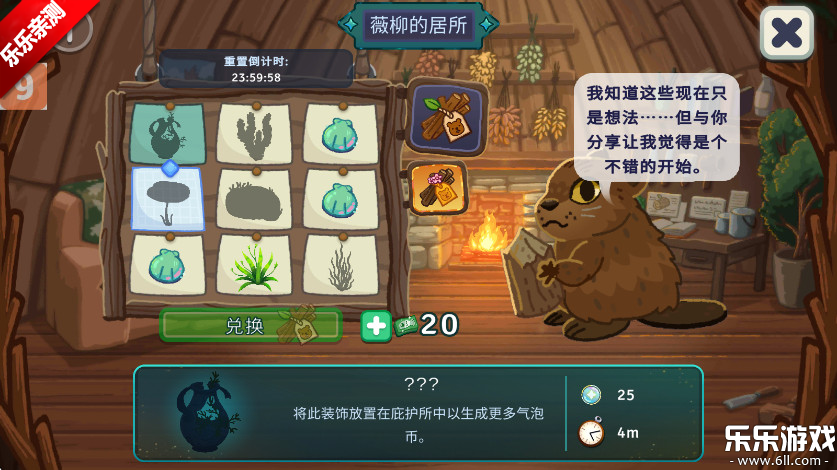Image resolution: width=837 pixels, height=470 pixels.
Task: Select the thin branch silhouette card
Action: 340,265
